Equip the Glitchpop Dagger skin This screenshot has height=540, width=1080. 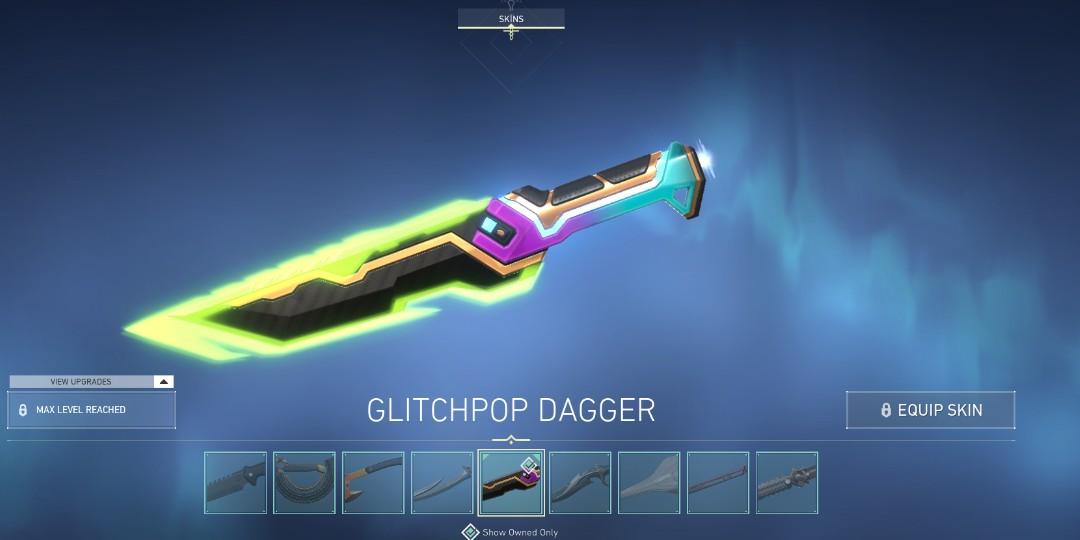[x=930, y=410]
